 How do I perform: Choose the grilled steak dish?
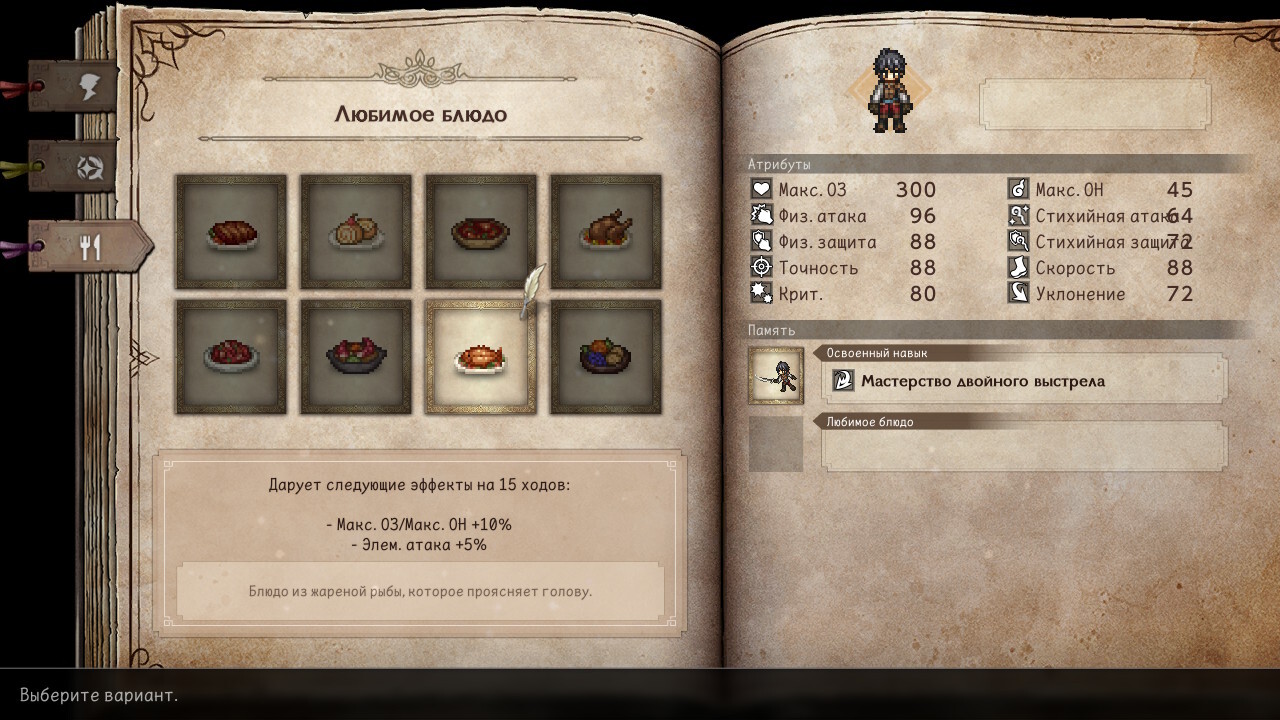[x=231, y=232]
